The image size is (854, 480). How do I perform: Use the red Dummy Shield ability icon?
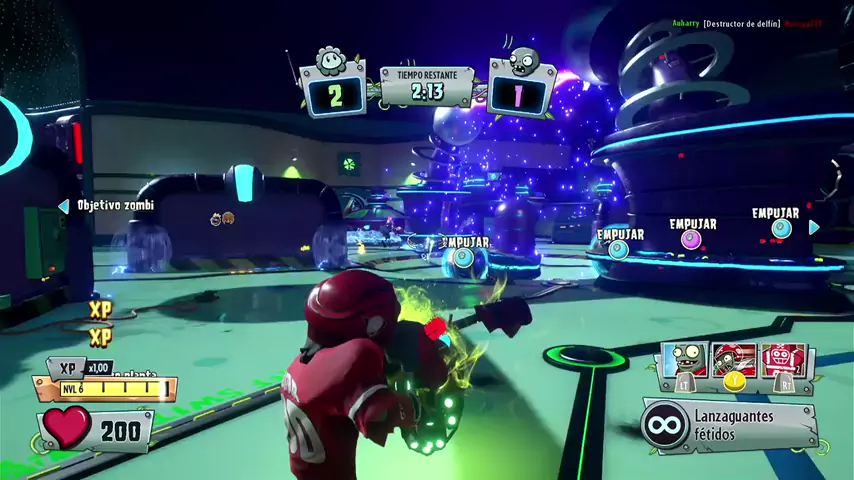[782, 364]
